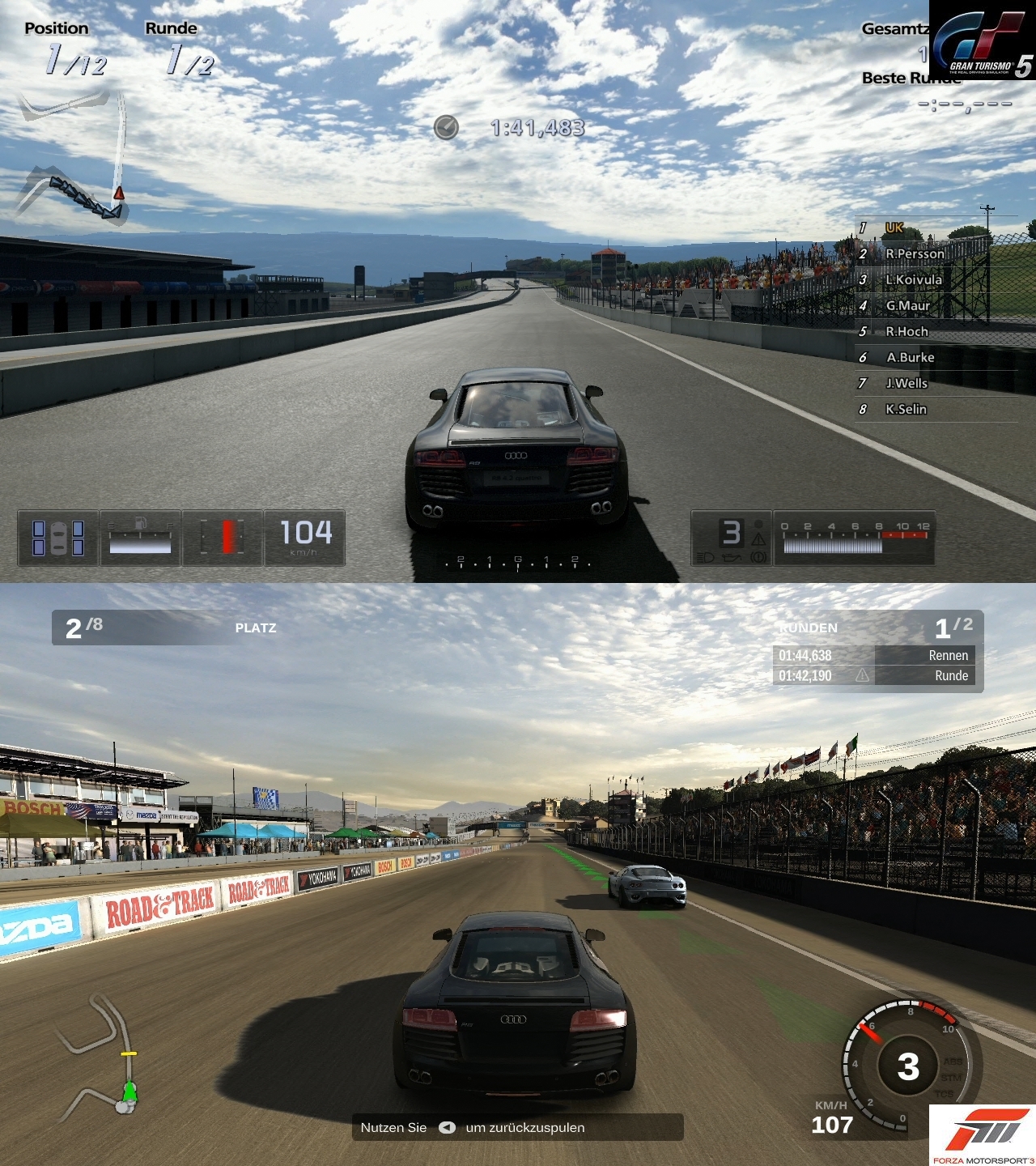
Task: Select R.Persson in the standings list
Action: tap(914, 253)
